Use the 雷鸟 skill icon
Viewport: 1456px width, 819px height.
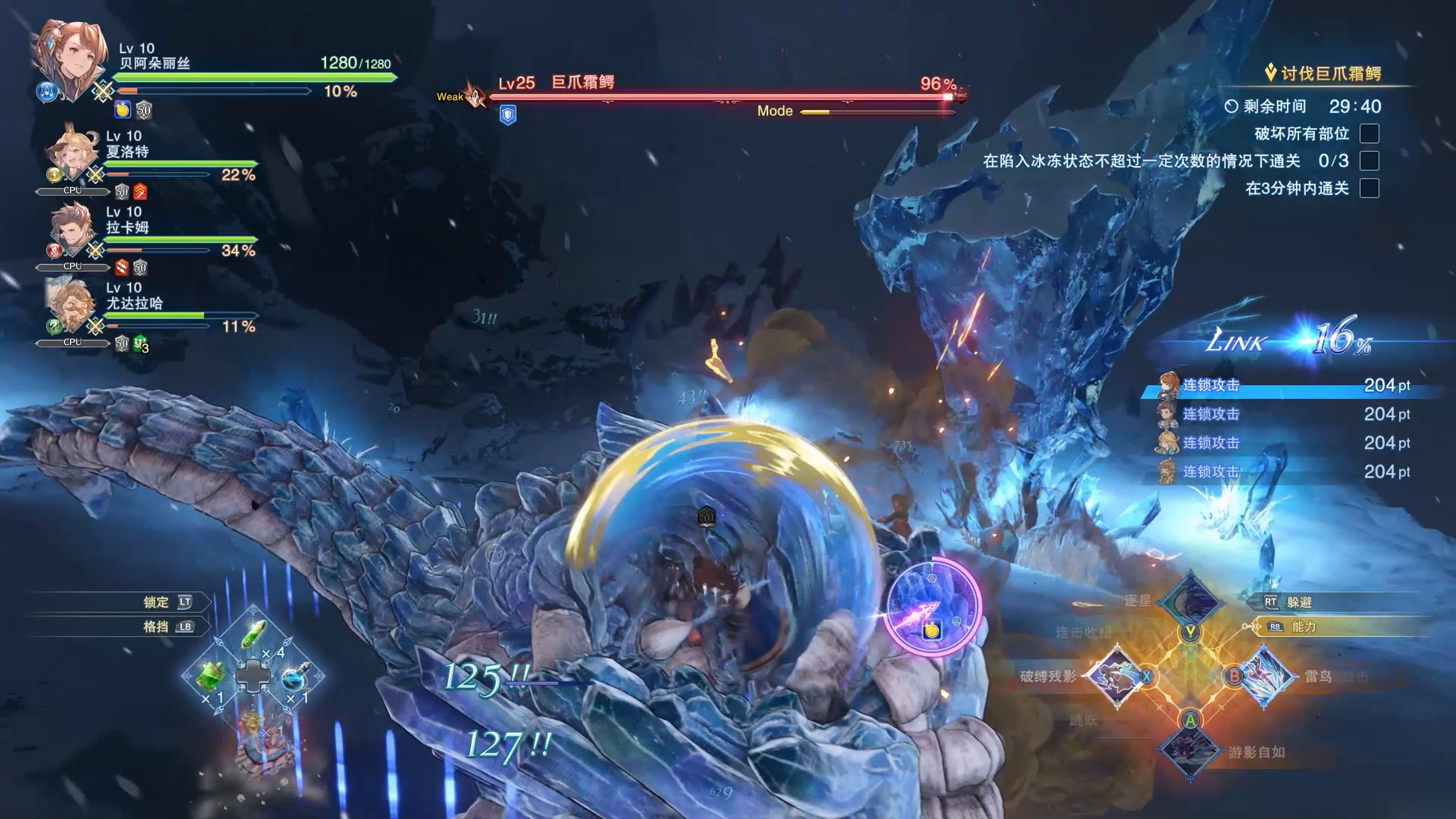[x=1266, y=676]
